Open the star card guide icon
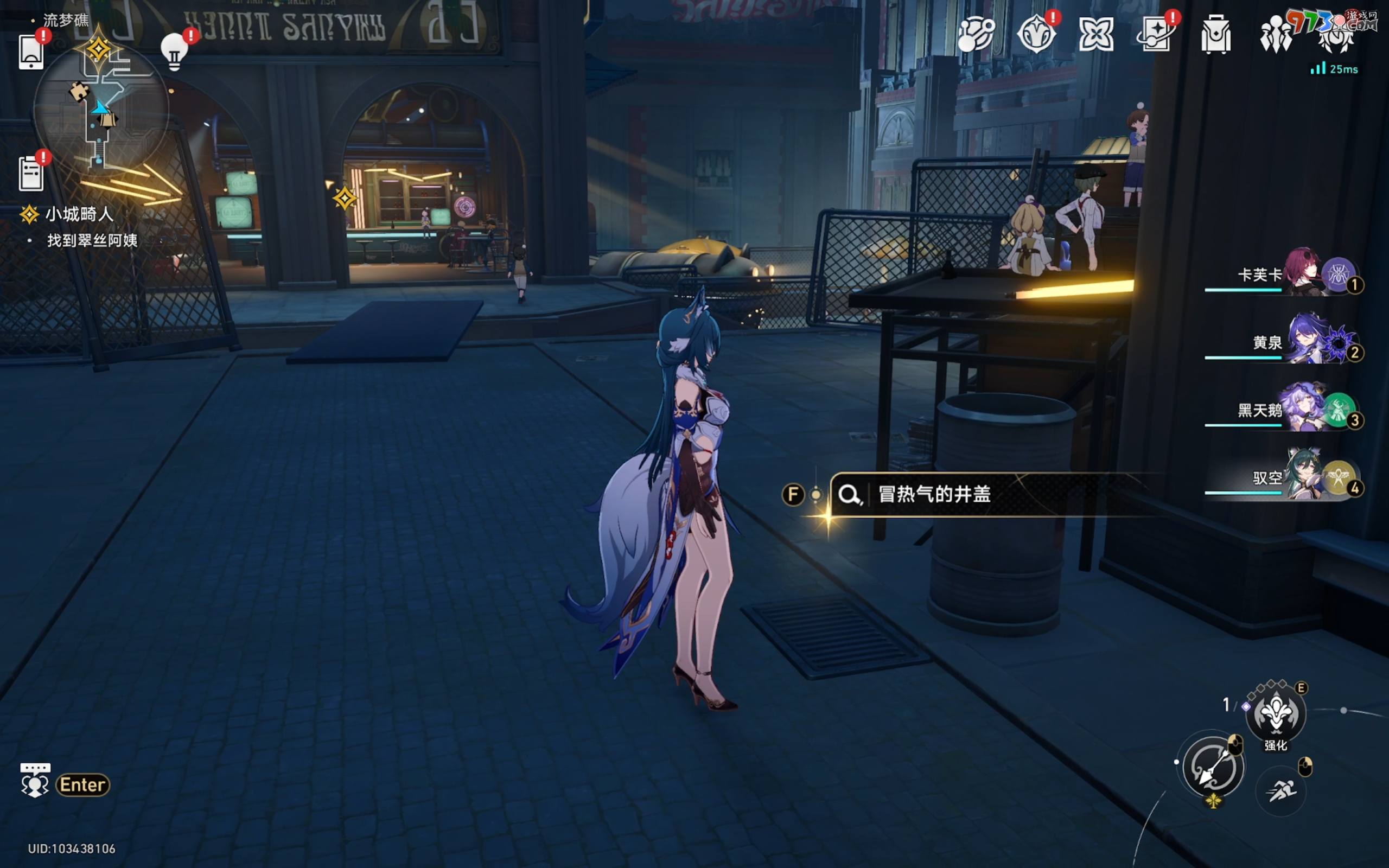This screenshot has width=1389, height=868. coord(1155,34)
